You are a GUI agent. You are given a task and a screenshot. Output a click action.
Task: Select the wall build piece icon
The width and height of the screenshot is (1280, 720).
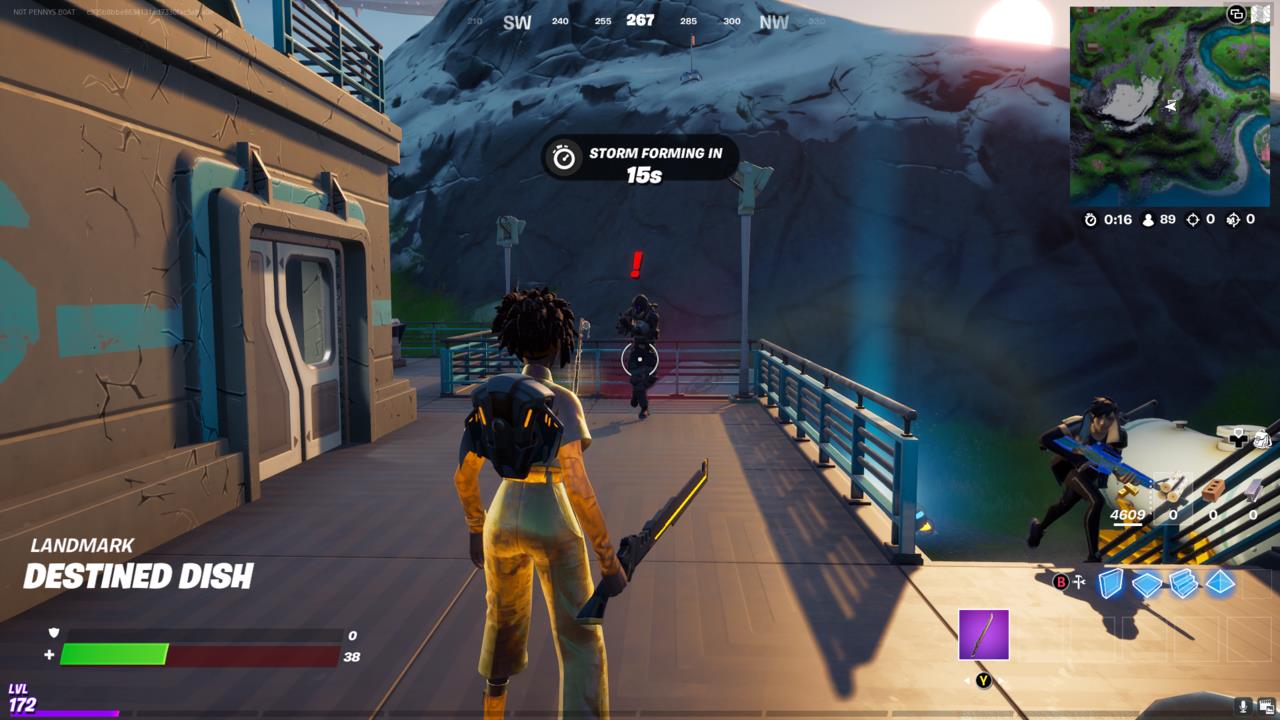1109,582
